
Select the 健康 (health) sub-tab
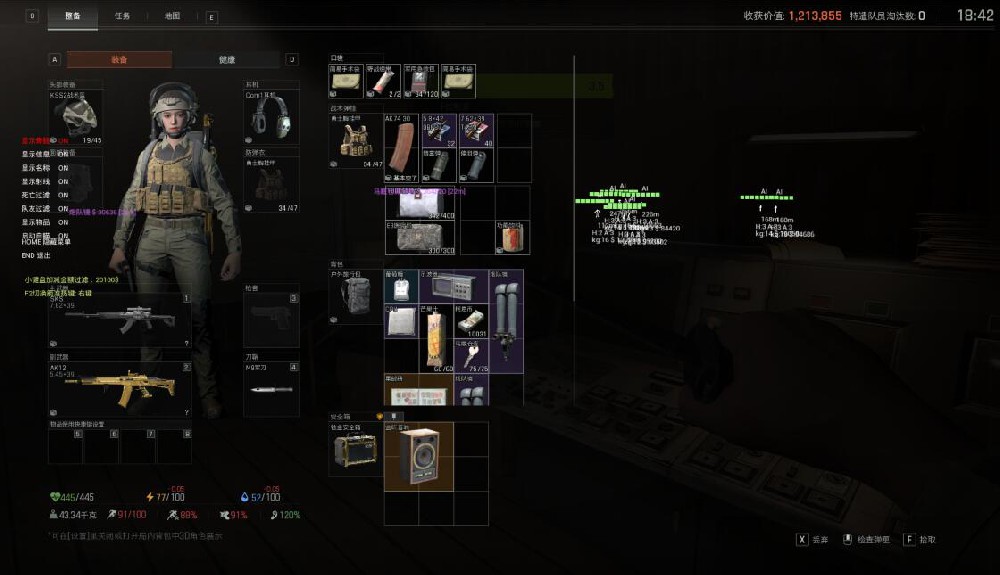[x=227, y=60]
